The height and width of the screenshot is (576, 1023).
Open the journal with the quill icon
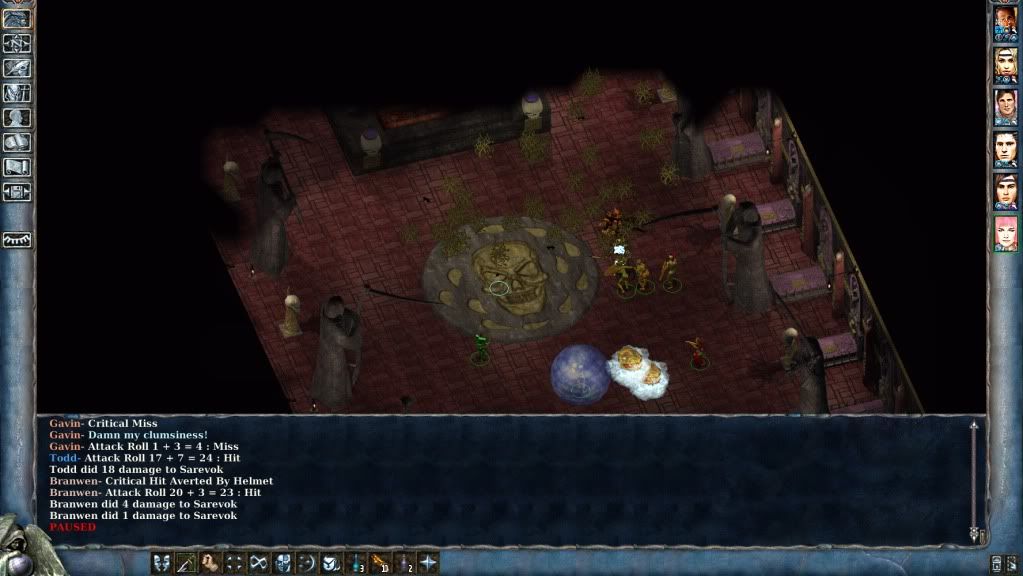17,68
